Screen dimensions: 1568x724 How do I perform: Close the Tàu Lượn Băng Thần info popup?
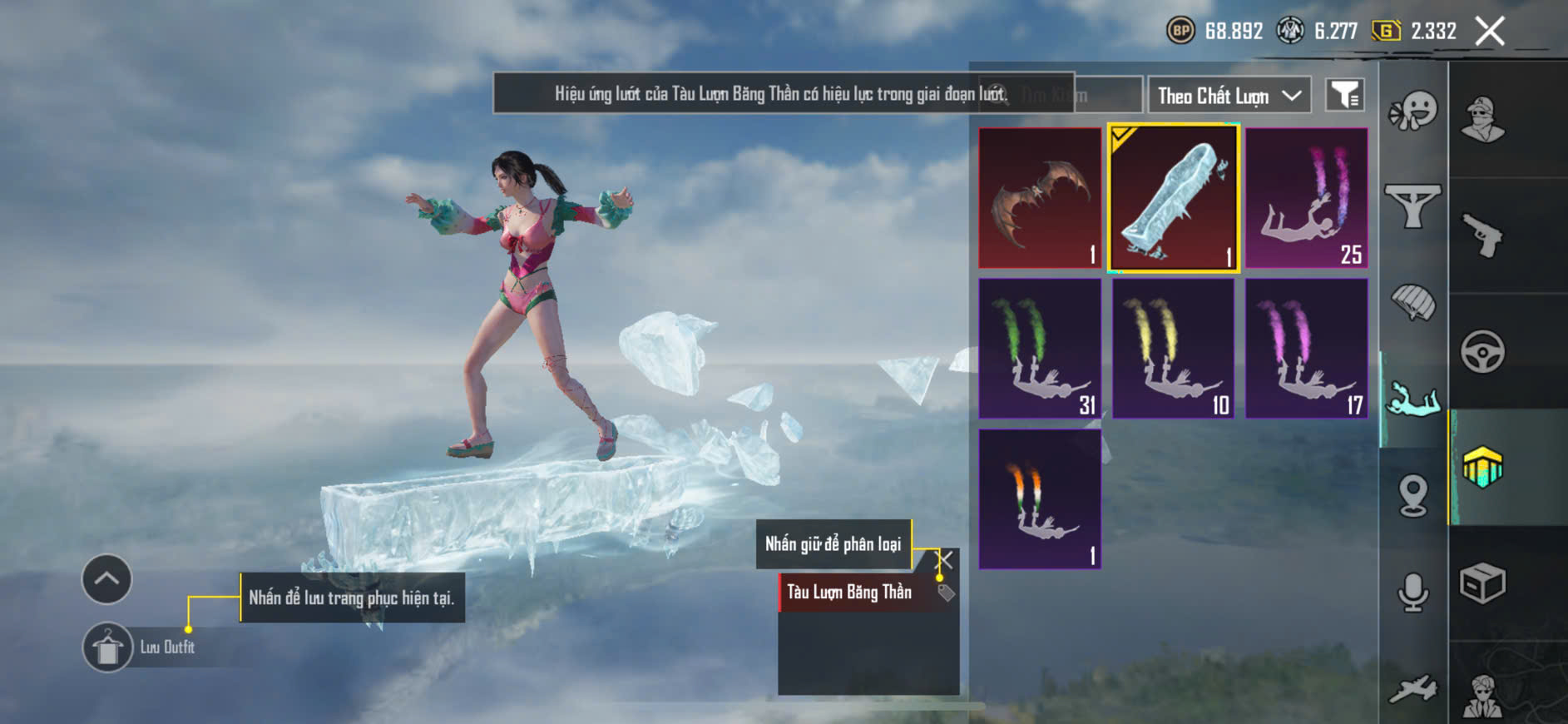point(945,559)
